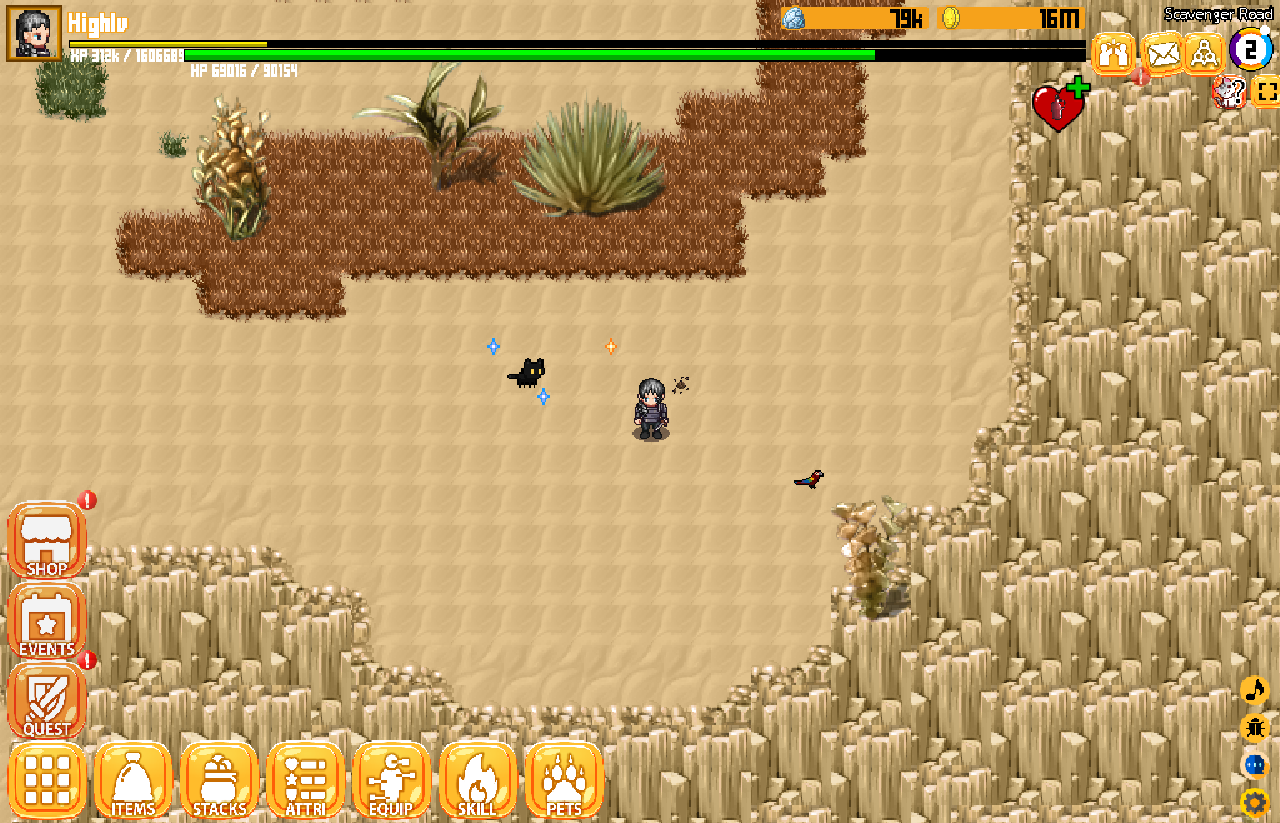Viewport: 1280px width, 823px height.
Task: Toggle music with the note icon
Action: pyautogui.click(x=1254, y=690)
